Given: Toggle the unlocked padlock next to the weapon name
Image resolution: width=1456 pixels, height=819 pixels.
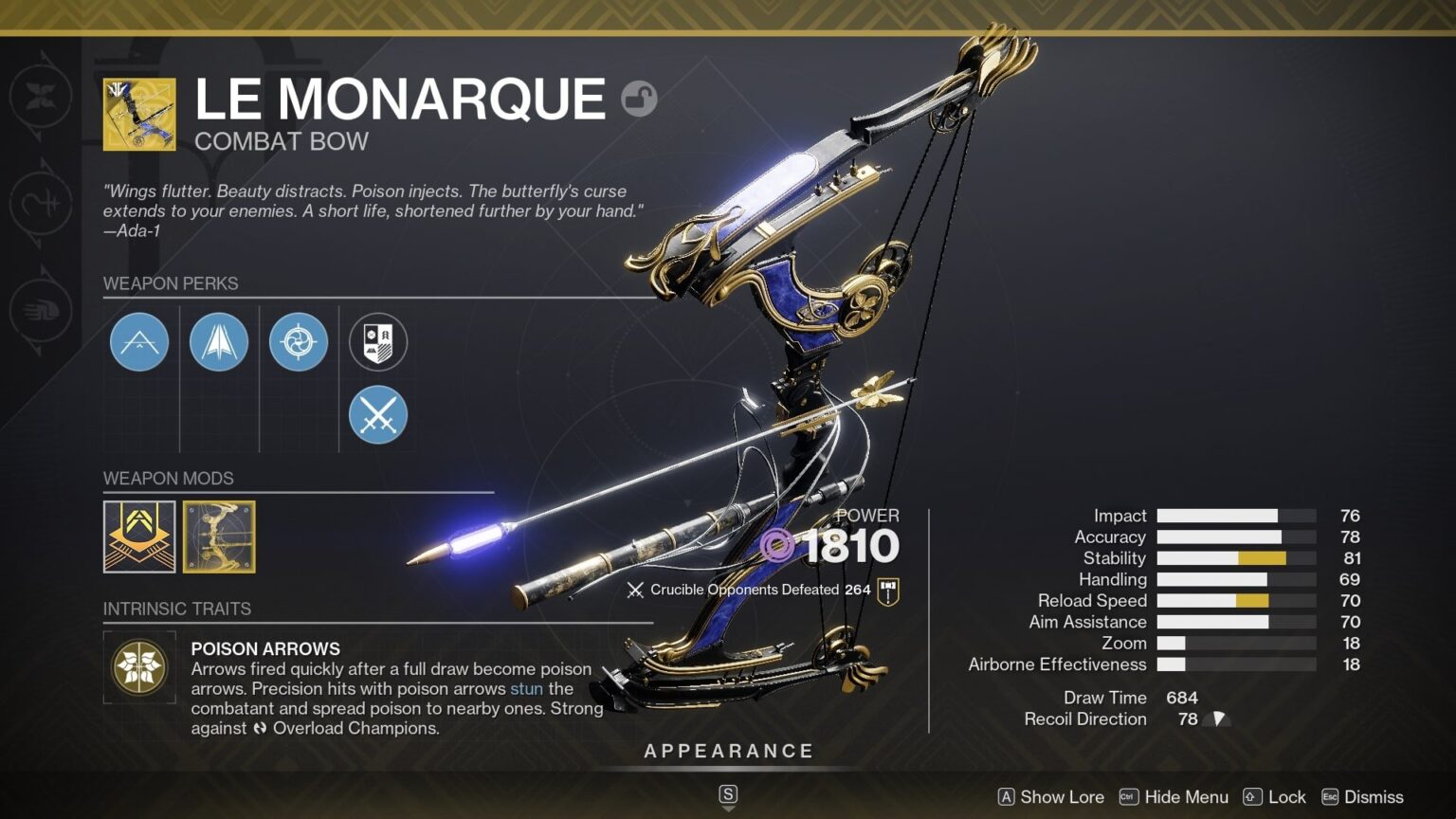Looking at the screenshot, I should coord(640,99).
